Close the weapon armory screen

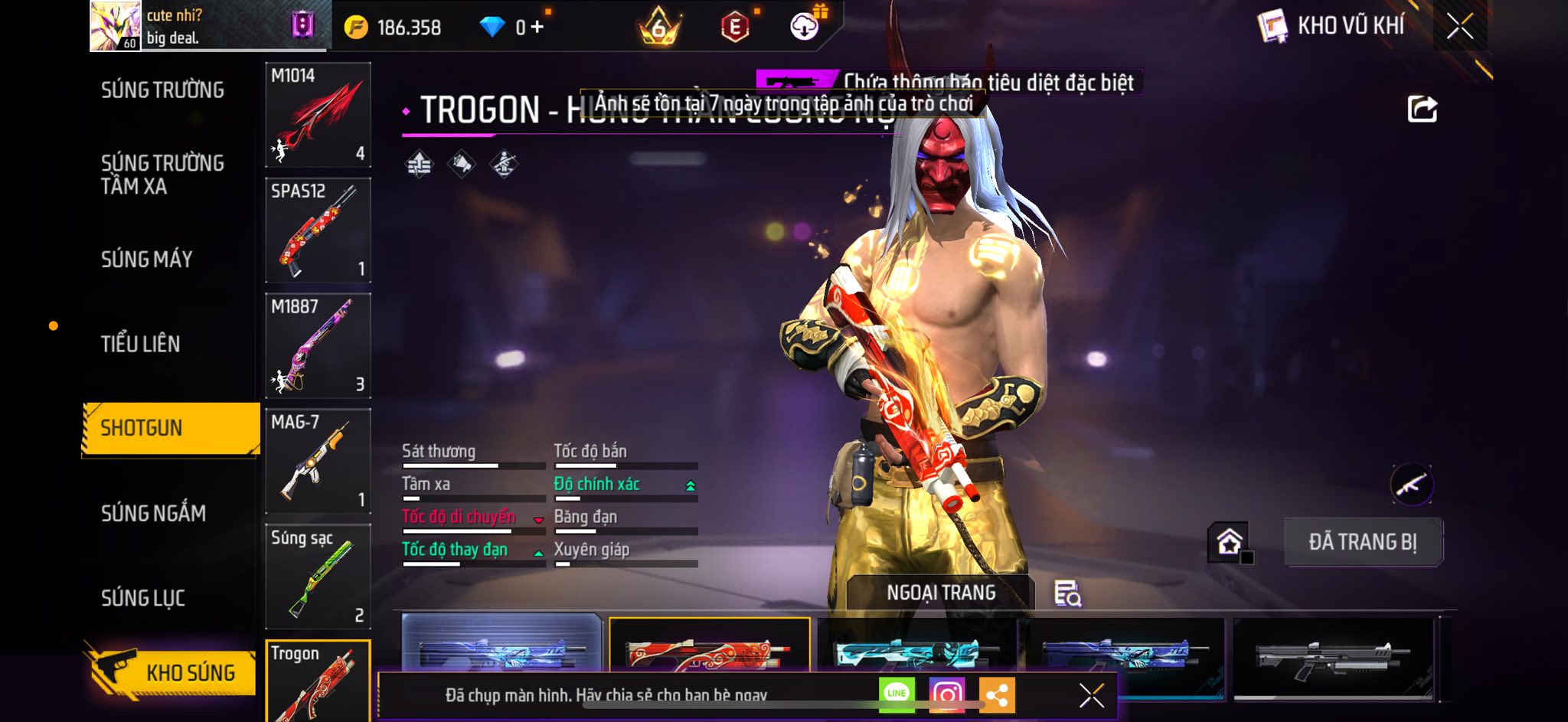[1459, 27]
